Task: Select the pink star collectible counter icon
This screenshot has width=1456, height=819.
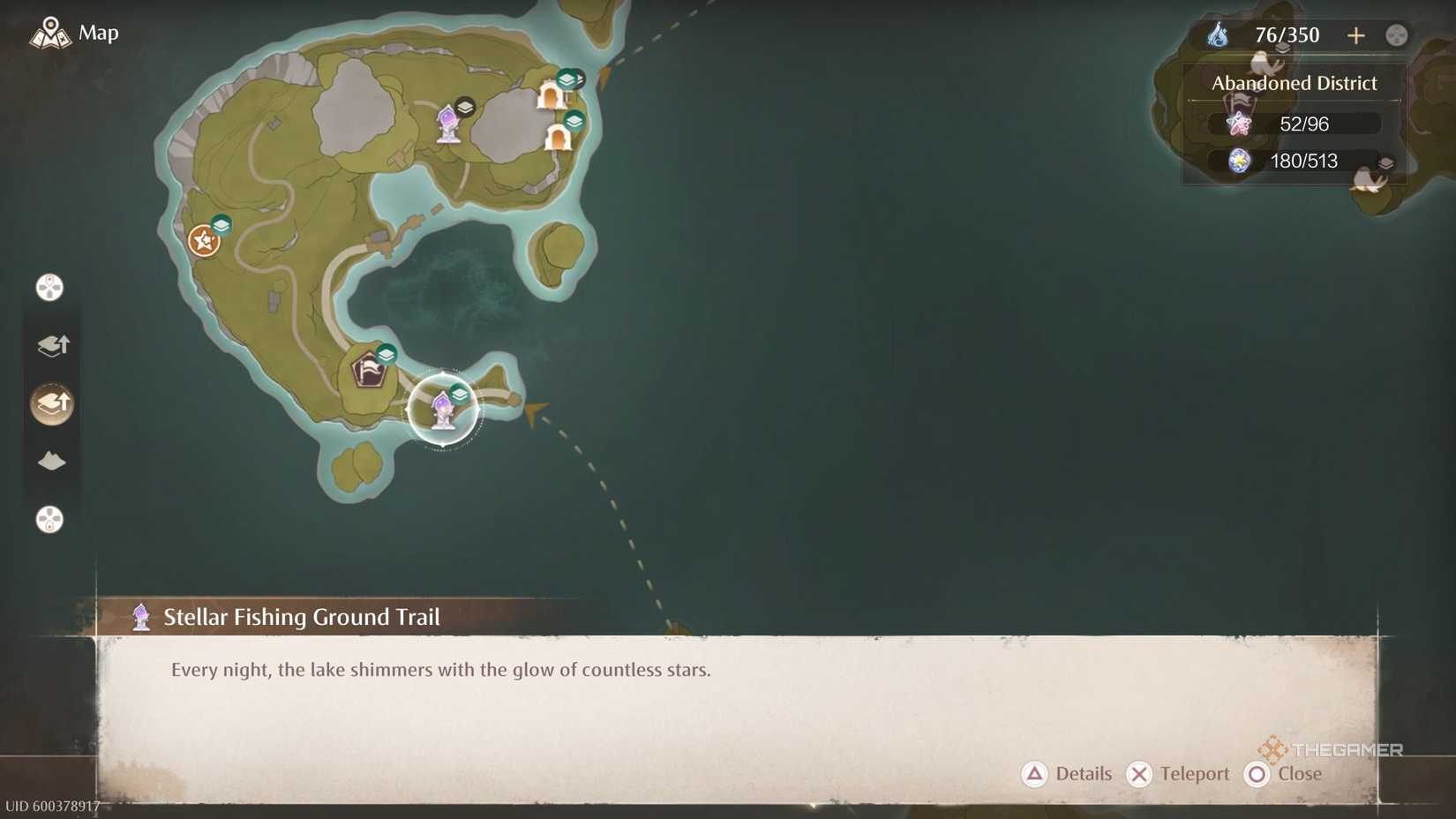Action: [1239, 124]
